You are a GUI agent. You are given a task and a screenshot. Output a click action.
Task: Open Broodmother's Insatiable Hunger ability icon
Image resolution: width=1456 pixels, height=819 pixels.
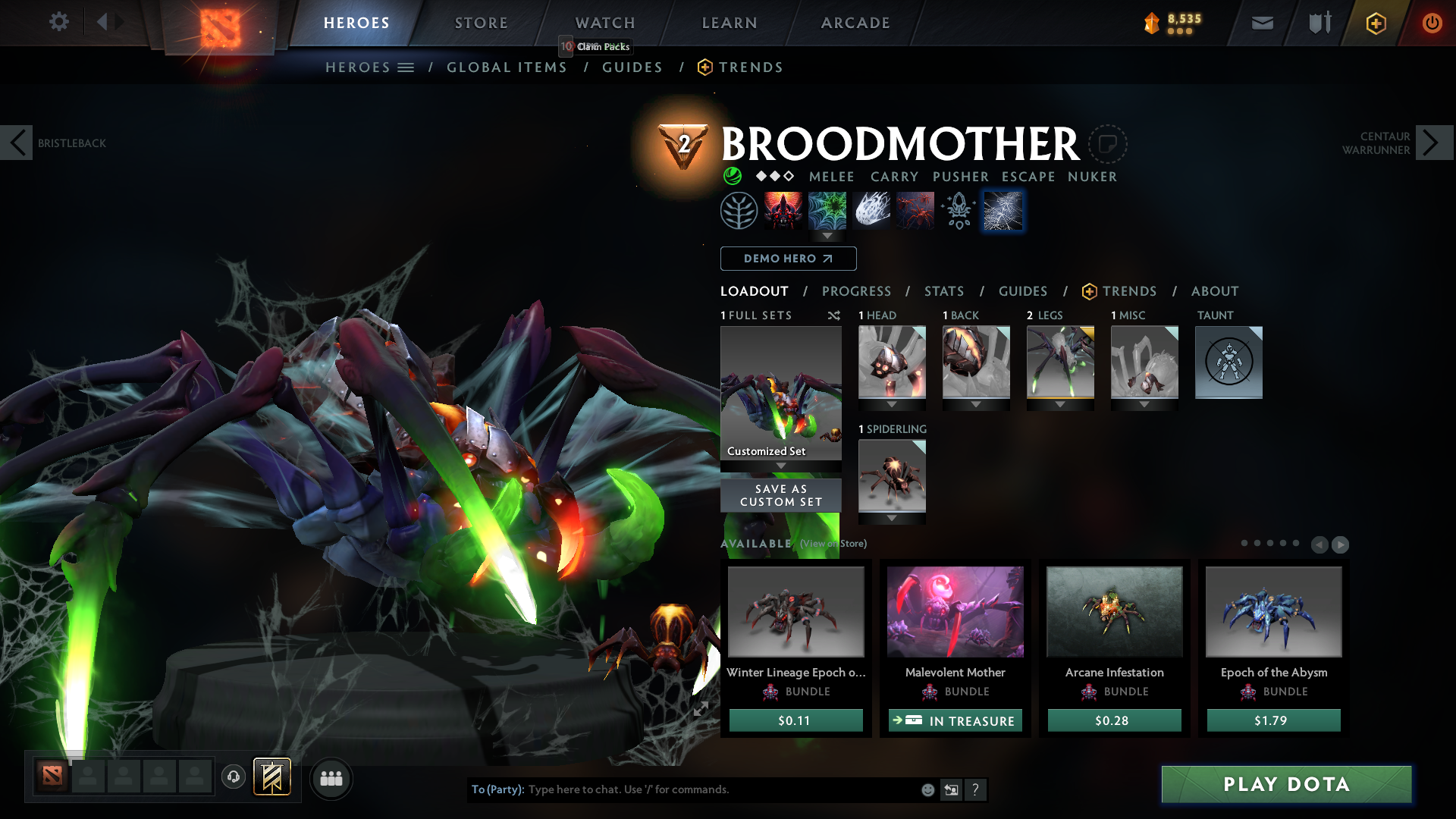(782, 210)
